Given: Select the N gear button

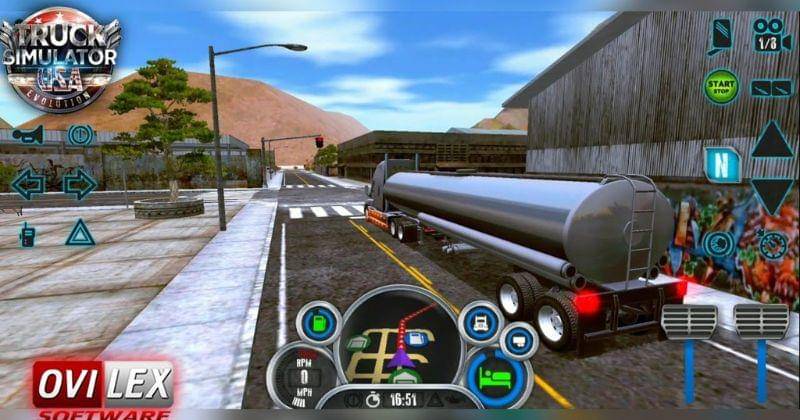Looking at the screenshot, I should (720, 163).
